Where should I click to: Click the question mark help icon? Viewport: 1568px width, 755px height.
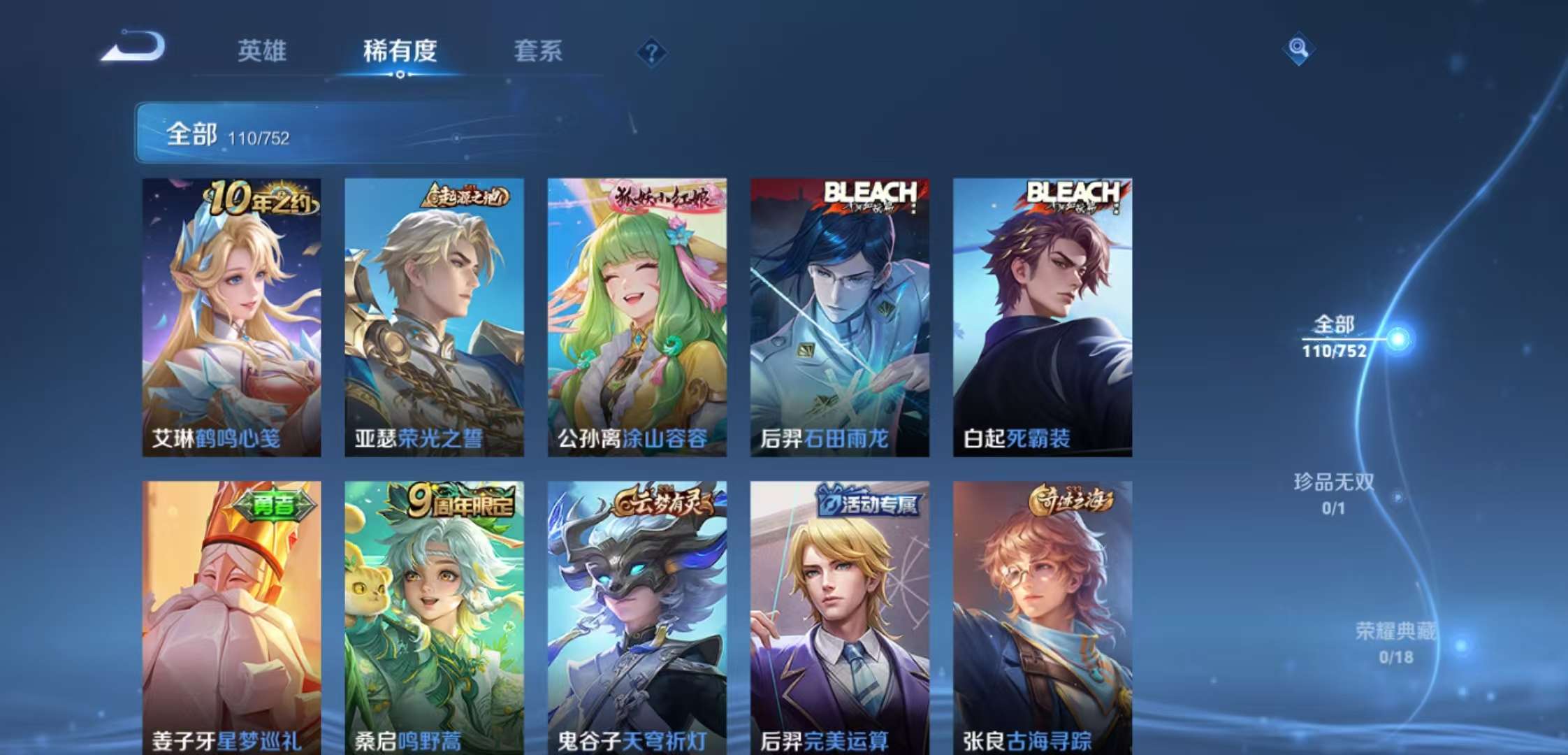pos(651,51)
